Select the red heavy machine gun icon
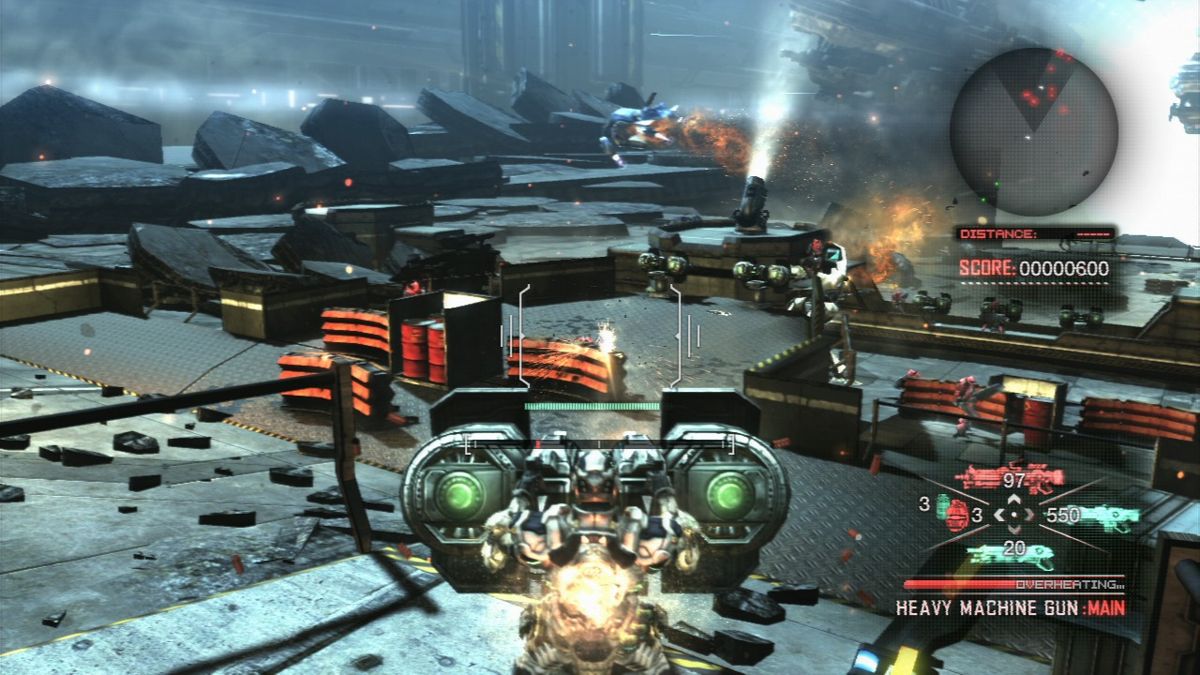 (1008, 479)
